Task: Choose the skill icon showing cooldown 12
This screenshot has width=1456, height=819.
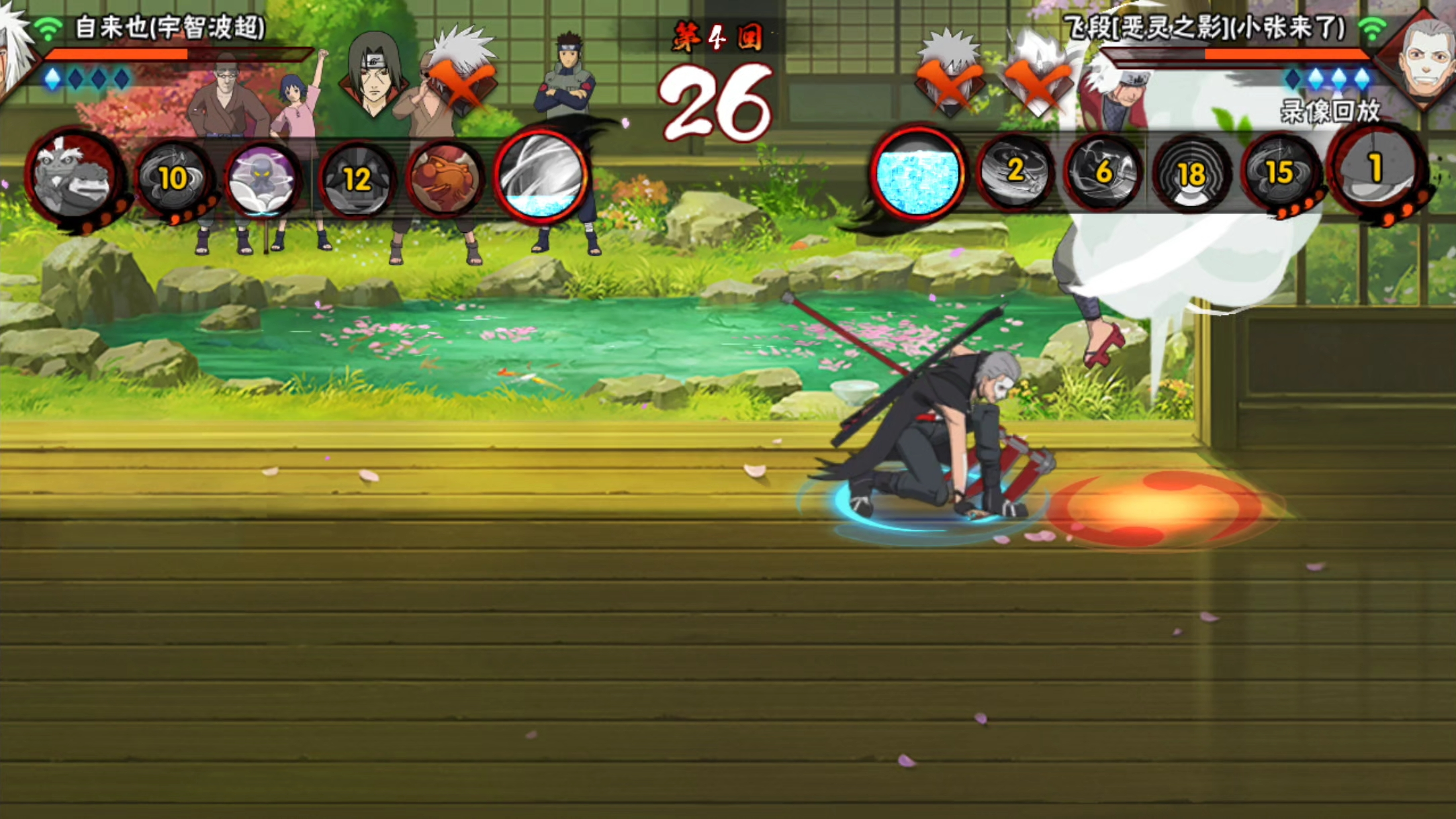Action: tap(357, 179)
